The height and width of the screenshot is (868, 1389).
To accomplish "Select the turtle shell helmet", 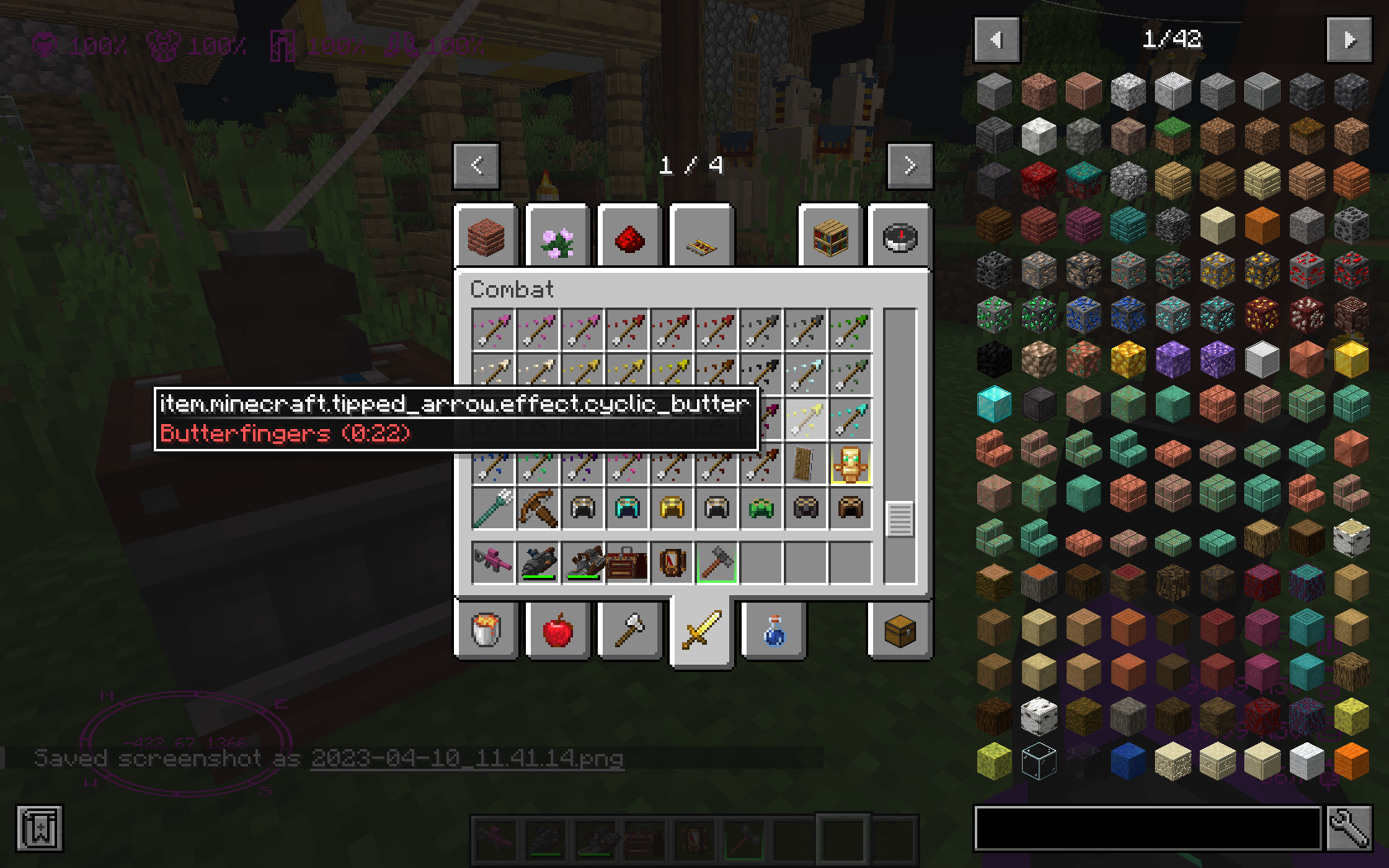I will pyautogui.click(x=761, y=508).
